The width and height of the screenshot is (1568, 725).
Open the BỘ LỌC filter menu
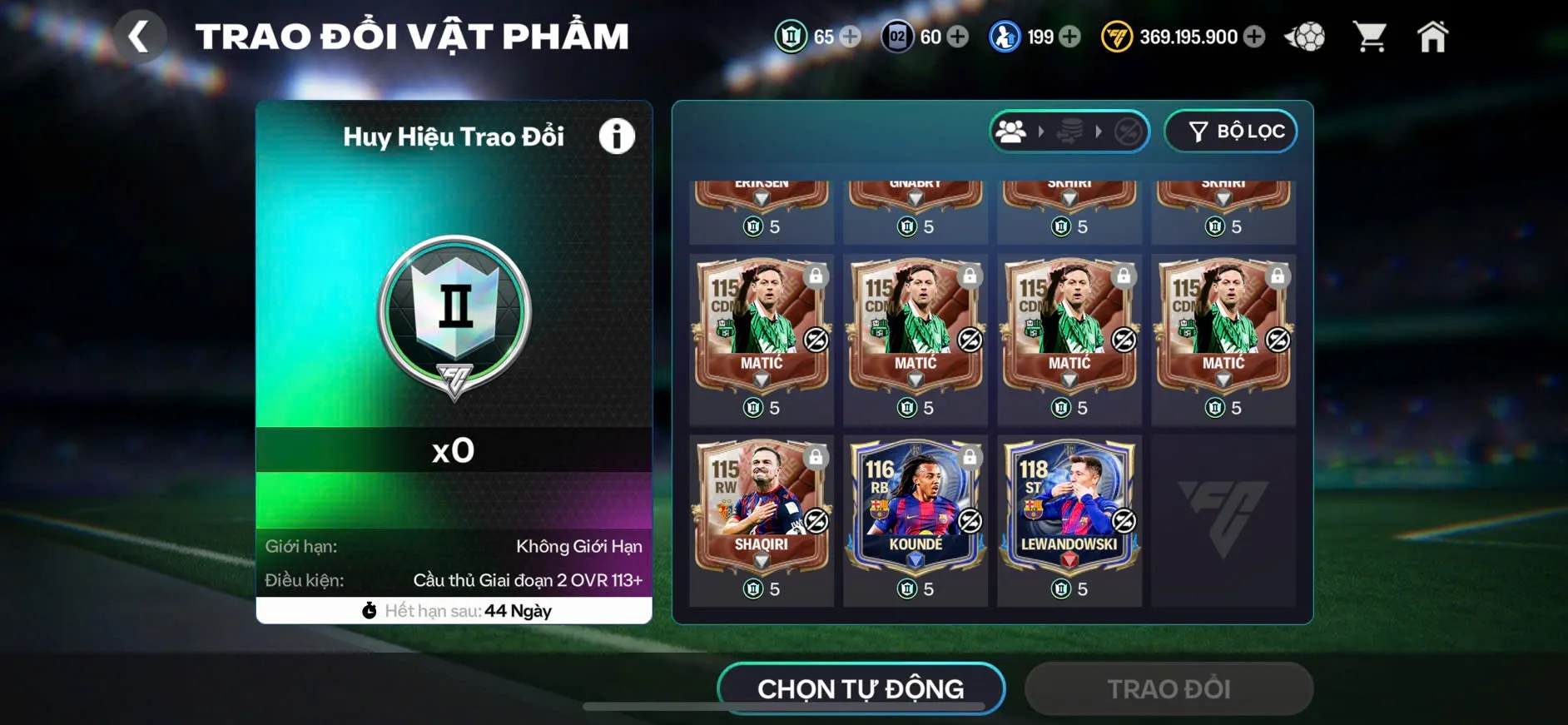point(1230,131)
